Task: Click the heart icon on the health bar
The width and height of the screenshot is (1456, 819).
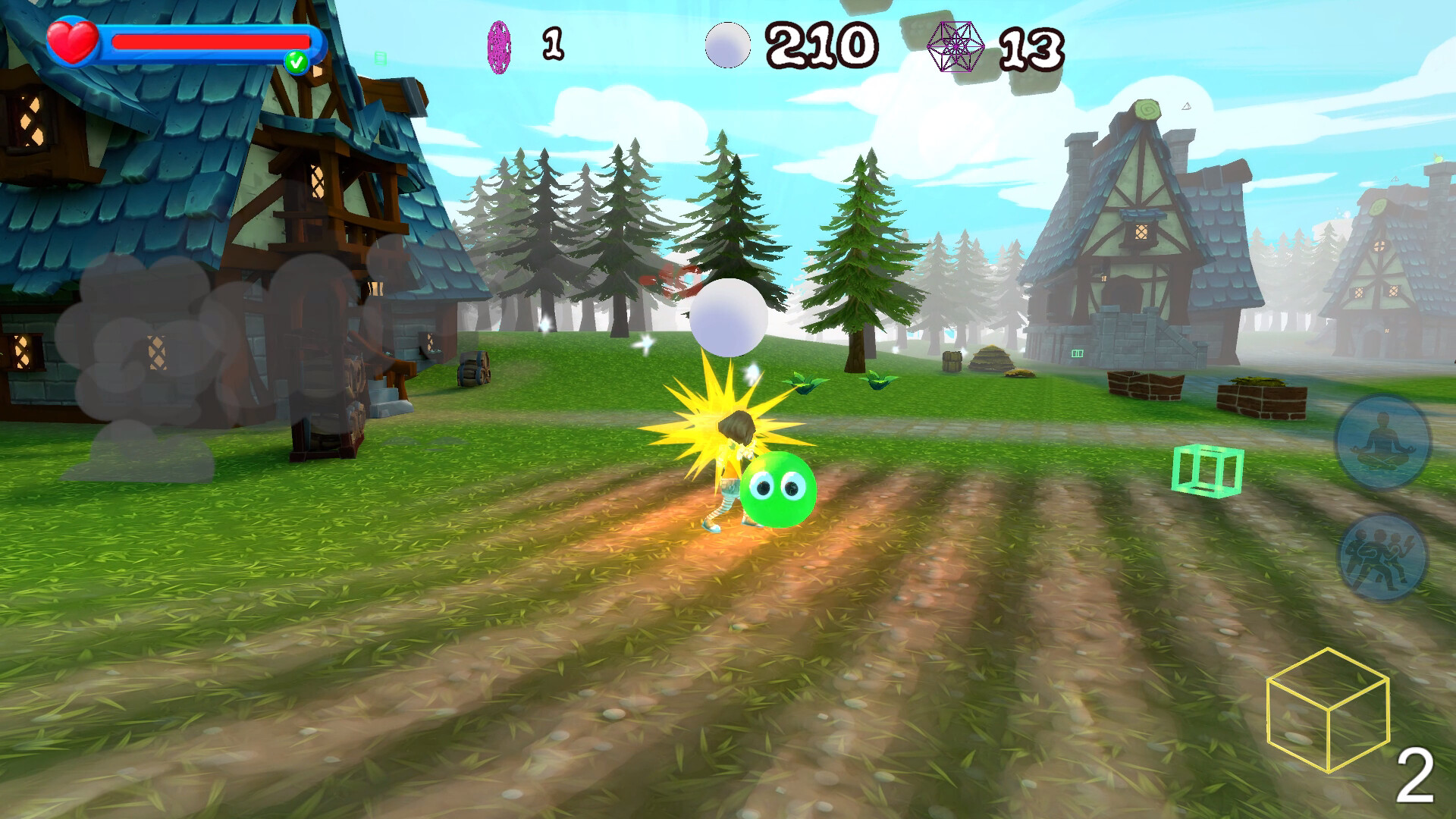Action: coord(72,39)
